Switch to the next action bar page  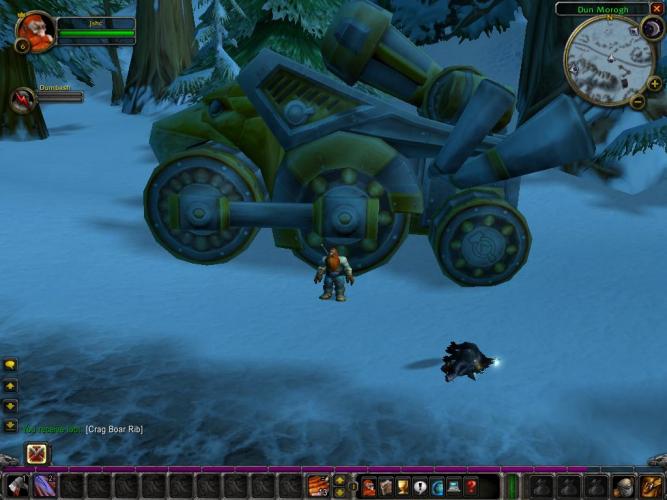click(x=340, y=481)
